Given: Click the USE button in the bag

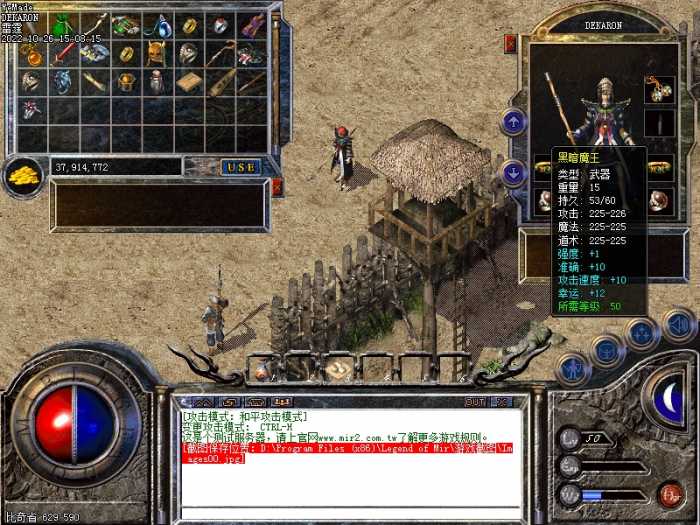Looking at the screenshot, I should [240, 167].
